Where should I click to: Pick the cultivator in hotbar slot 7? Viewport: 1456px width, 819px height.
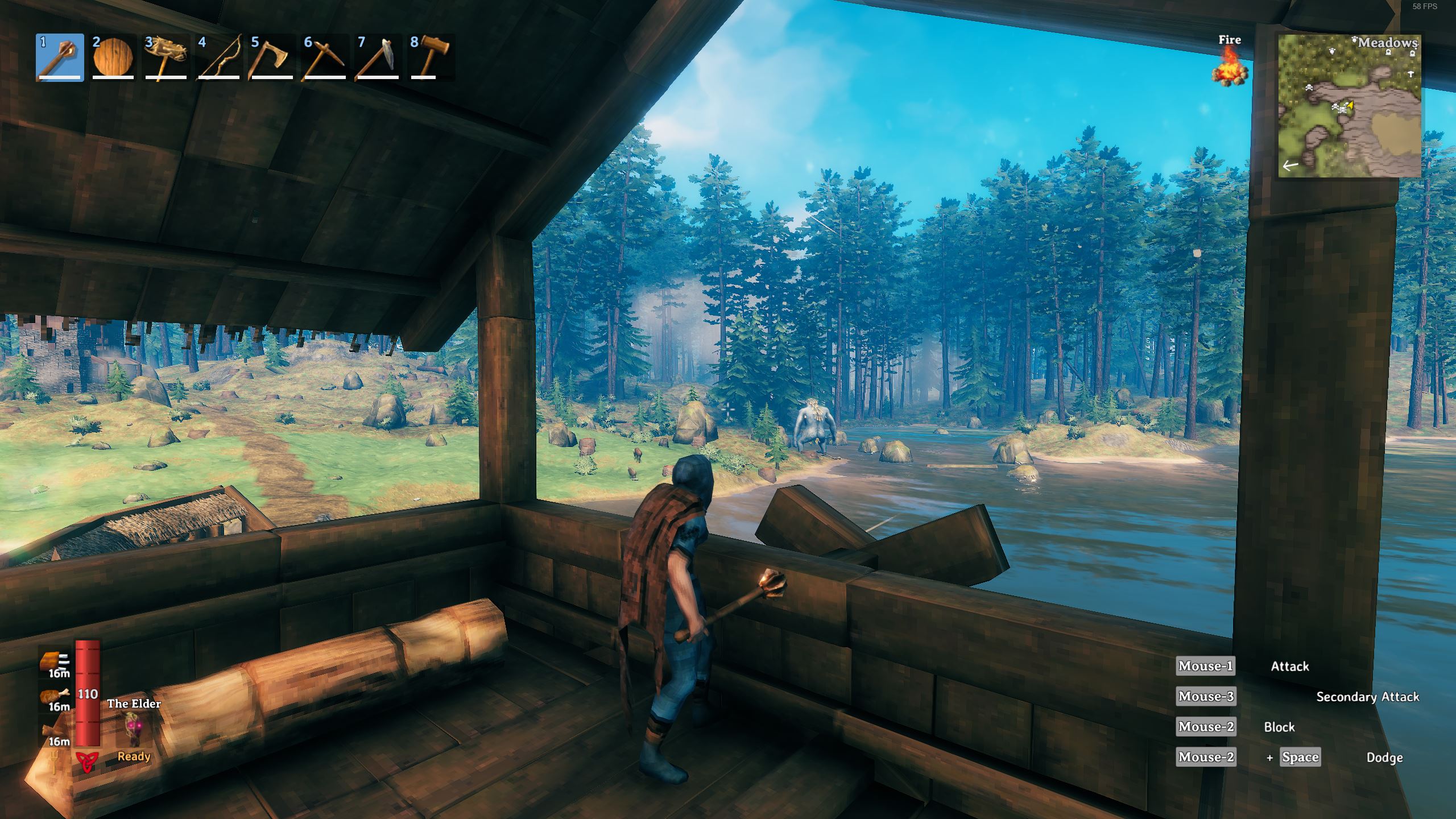coord(378,58)
